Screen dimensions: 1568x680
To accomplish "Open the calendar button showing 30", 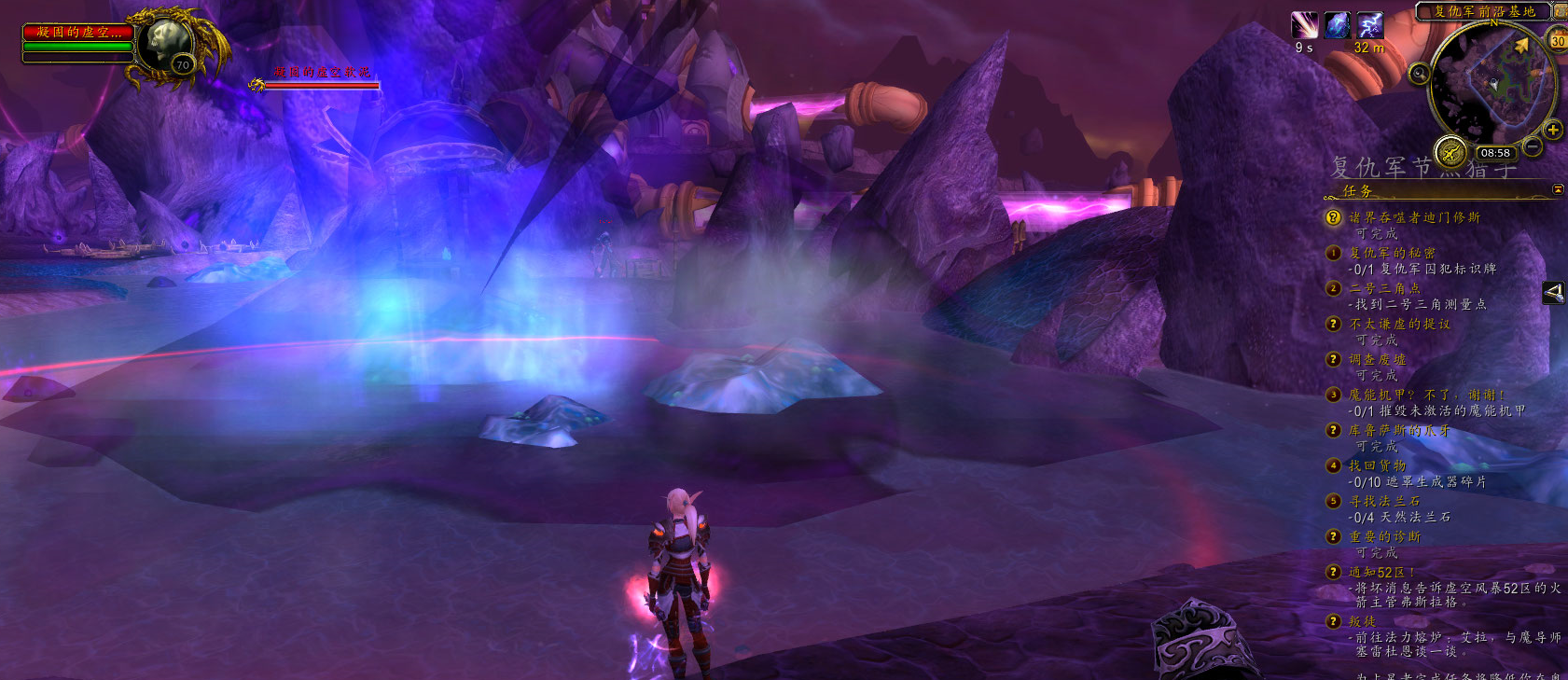I will tap(1558, 40).
